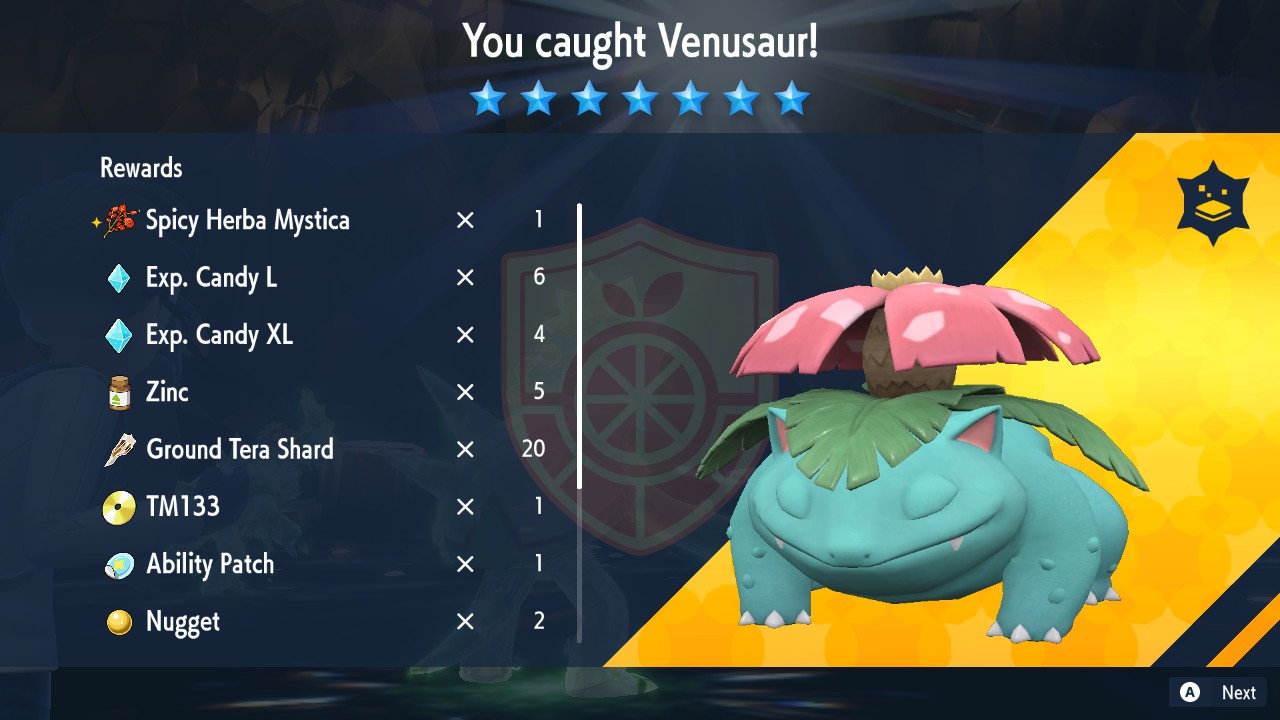The width and height of the screenshot is (1280, 720).
Task: Click the Ground Tera Shard quantity value
Action: [x=533, y=450]
